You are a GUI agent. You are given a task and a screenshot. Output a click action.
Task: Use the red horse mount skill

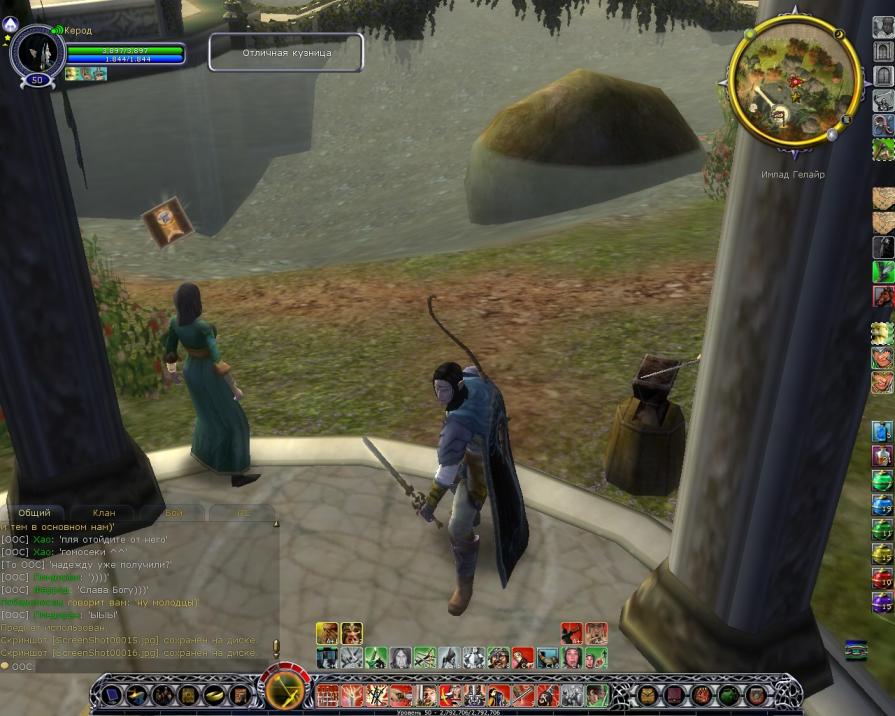882,297
